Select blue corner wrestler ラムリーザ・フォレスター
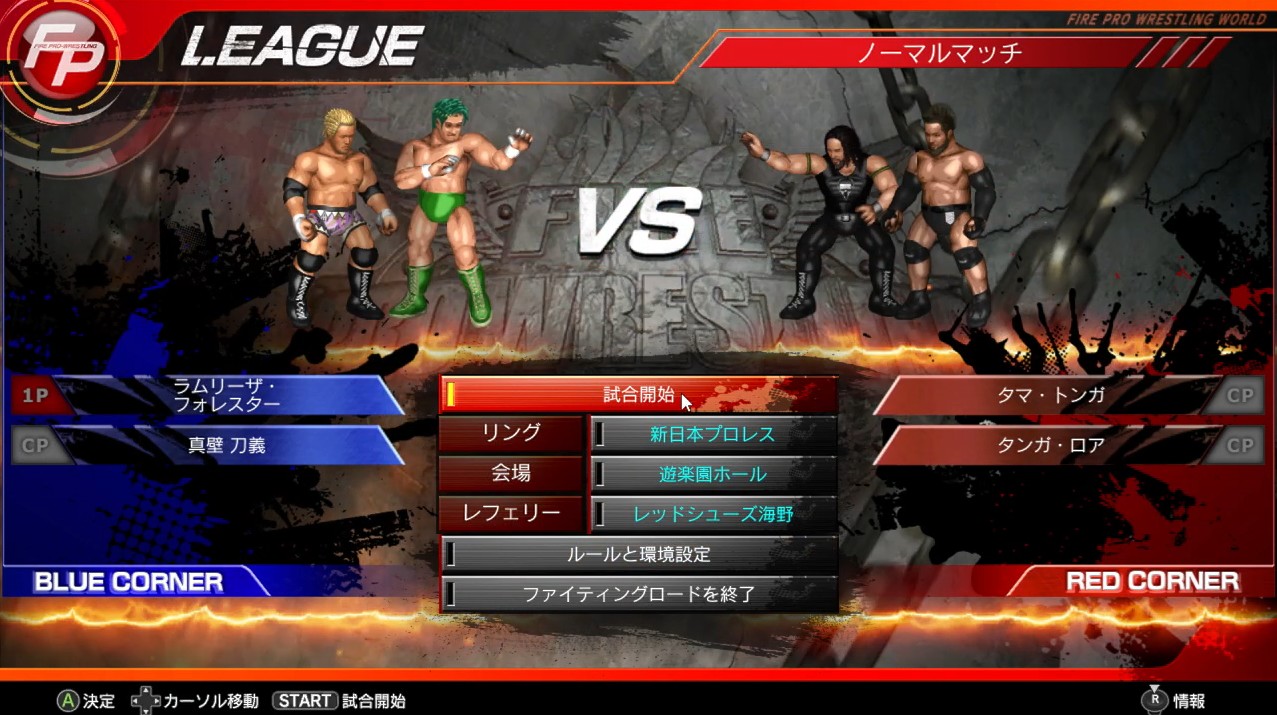 coord(226,395)
